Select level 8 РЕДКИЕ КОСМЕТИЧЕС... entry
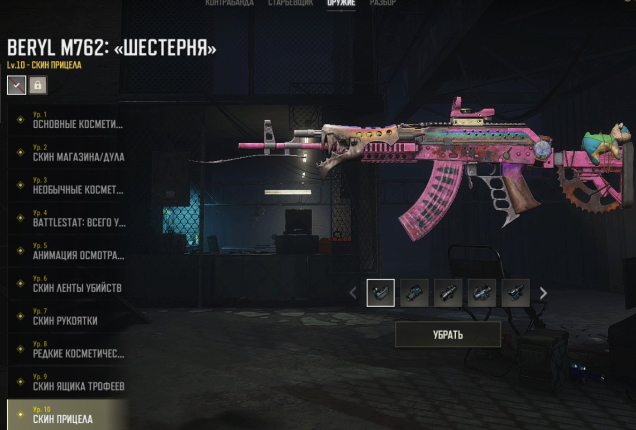This screenshot has height=430, width=636. tap(70, 351)
